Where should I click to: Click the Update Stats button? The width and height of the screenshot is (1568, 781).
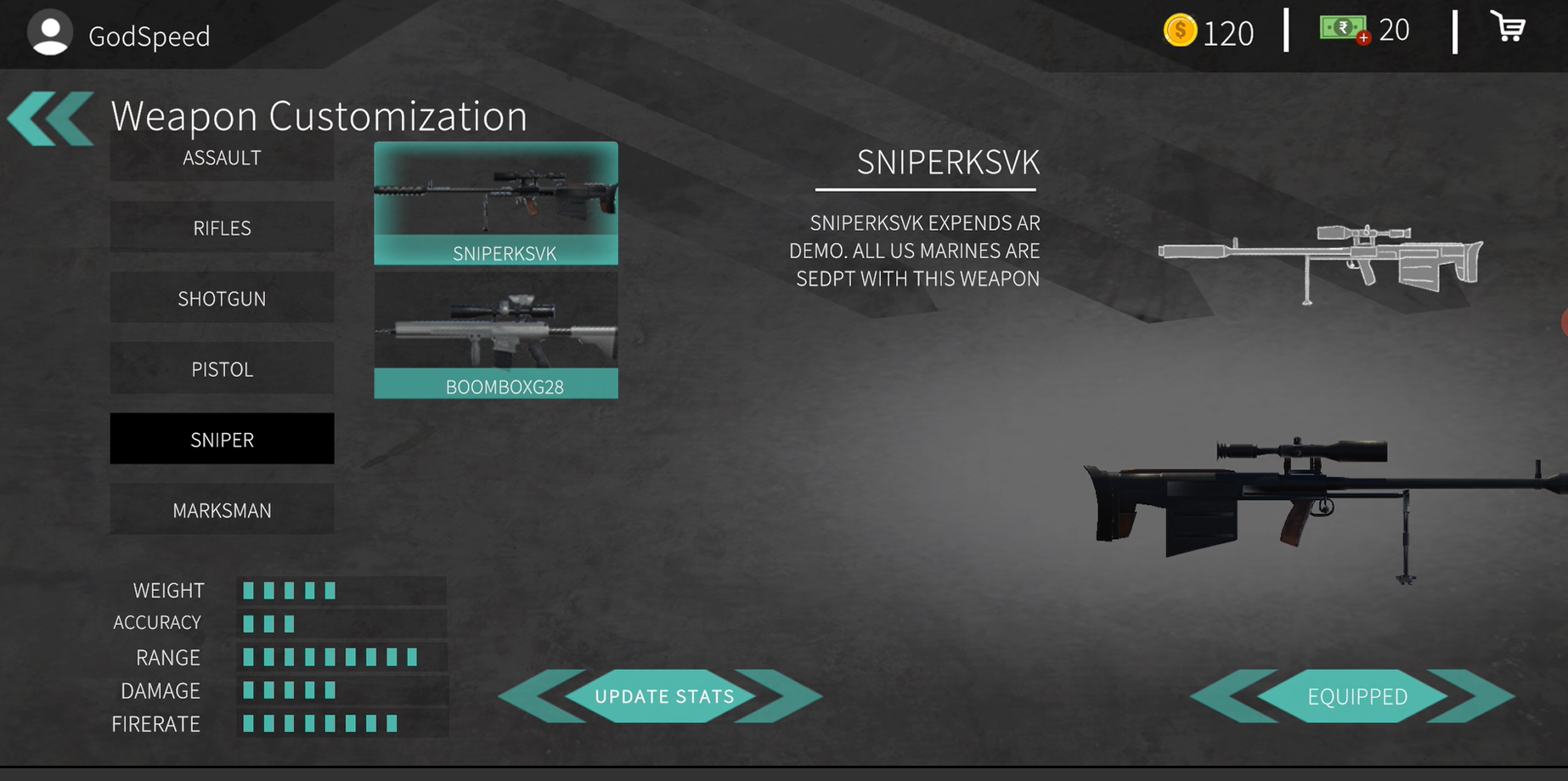tap(663, 696)
